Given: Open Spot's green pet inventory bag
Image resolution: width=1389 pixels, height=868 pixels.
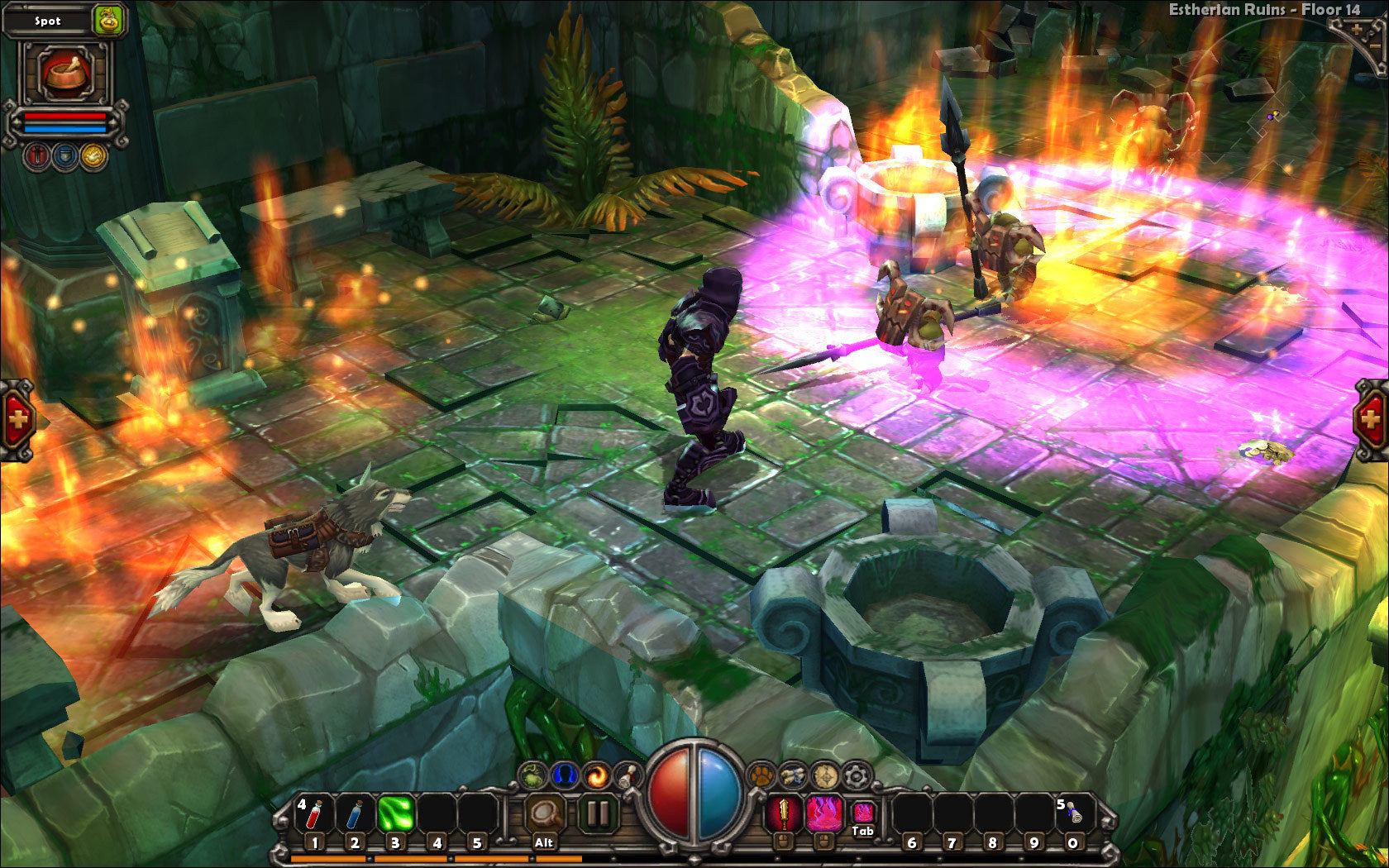Looking at the screenshot, I should pyautogui.click(x=107, y=20).
